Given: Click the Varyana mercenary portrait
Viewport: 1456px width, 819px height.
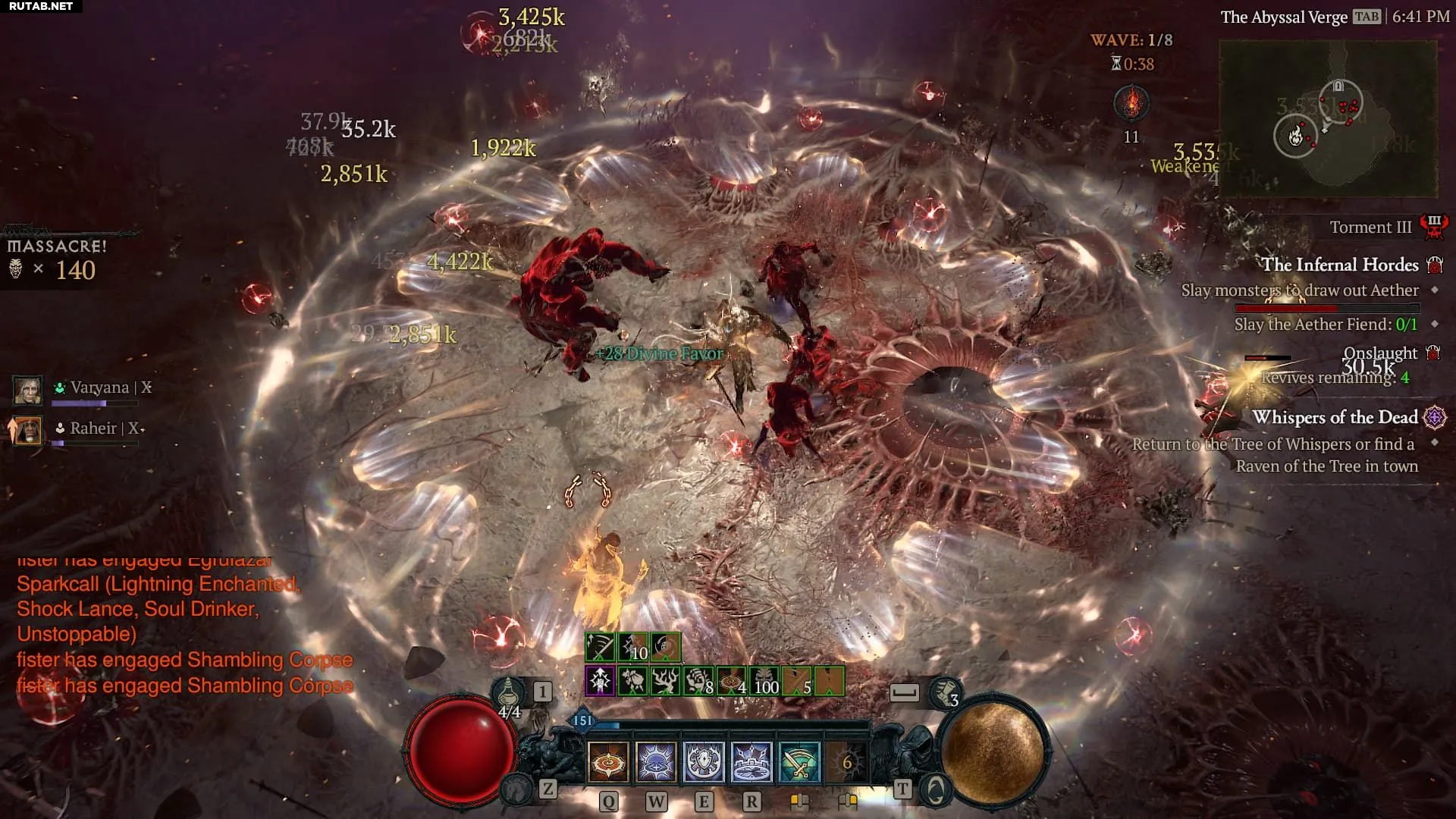Looking at the screenshot, I should (x=28, y=389).
